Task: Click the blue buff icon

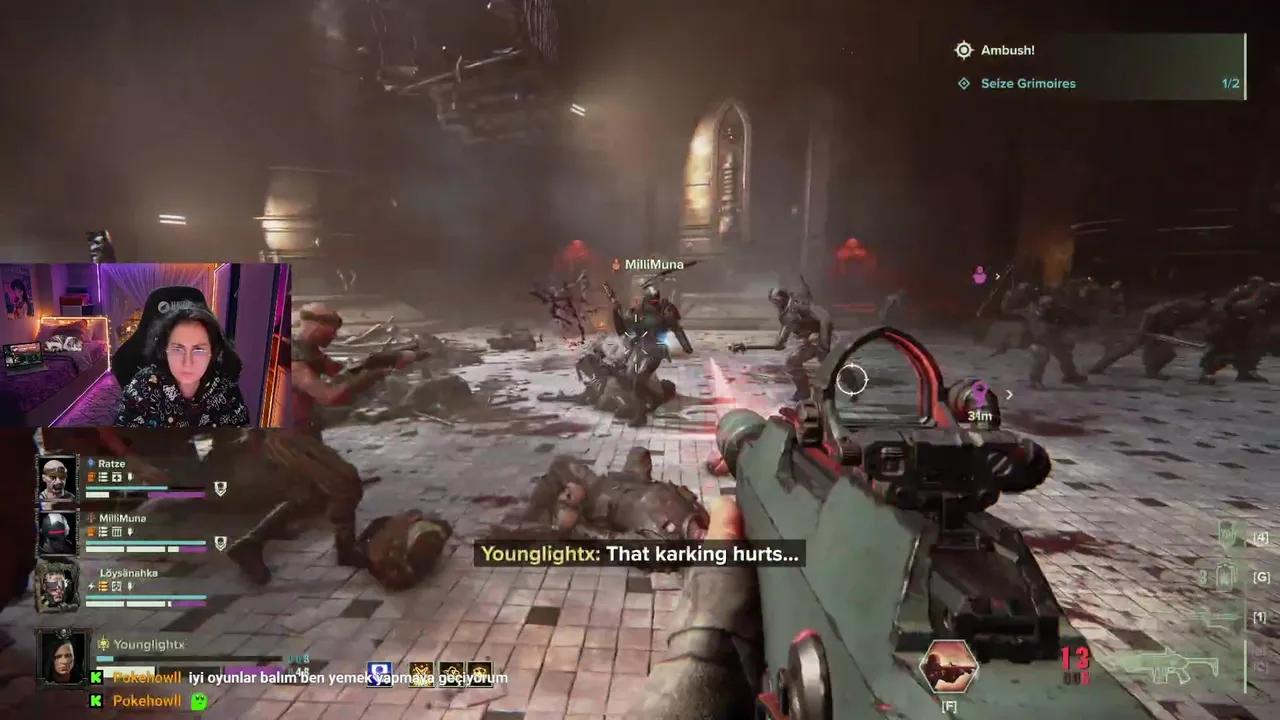Action: pyautogui.click(x=378, y=674)
